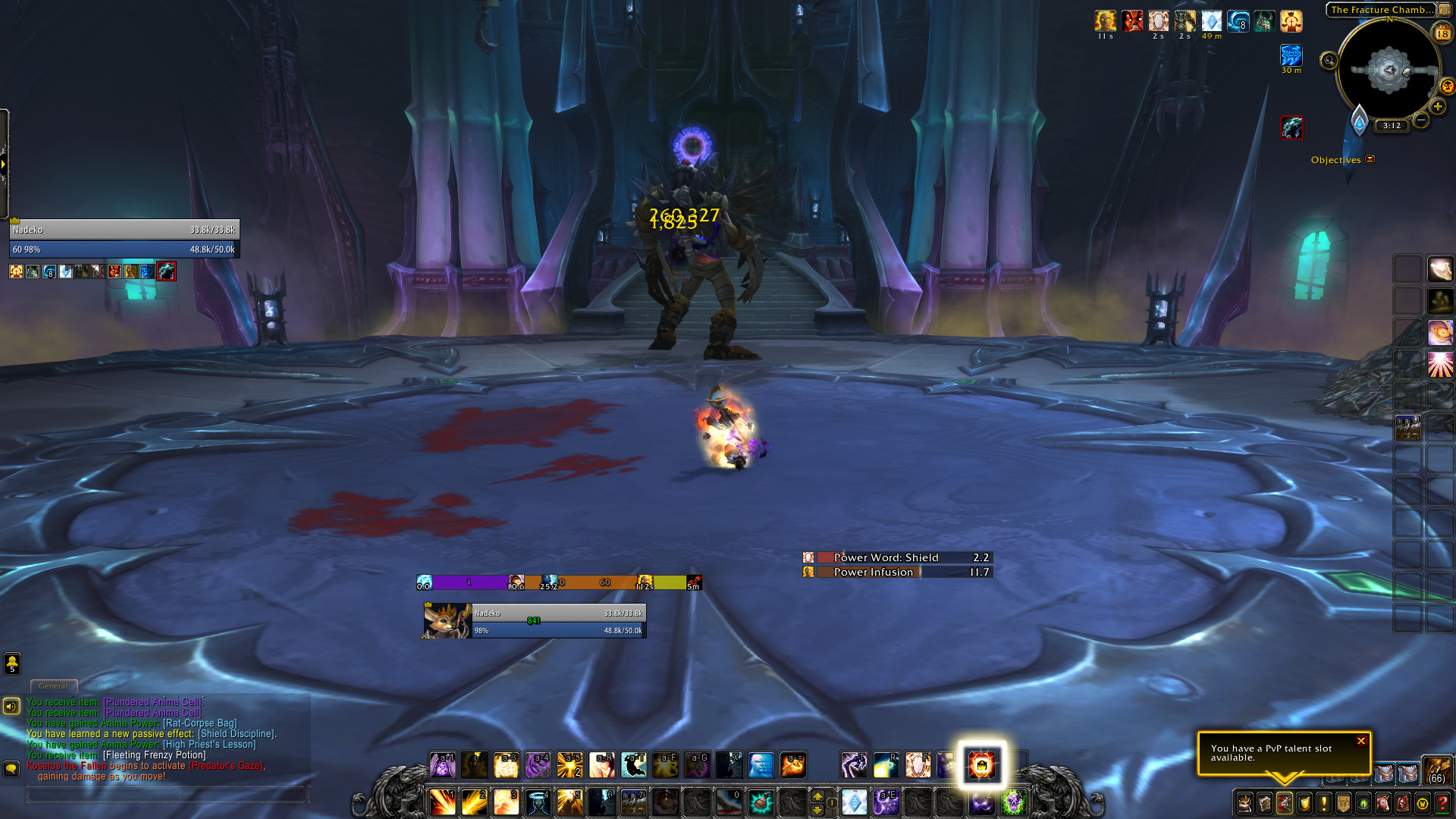The height and width of the screenshot is (819, 1456).
Task: Open minimap tracking options with the magnifier
Action: click(x=1329, y=60)
